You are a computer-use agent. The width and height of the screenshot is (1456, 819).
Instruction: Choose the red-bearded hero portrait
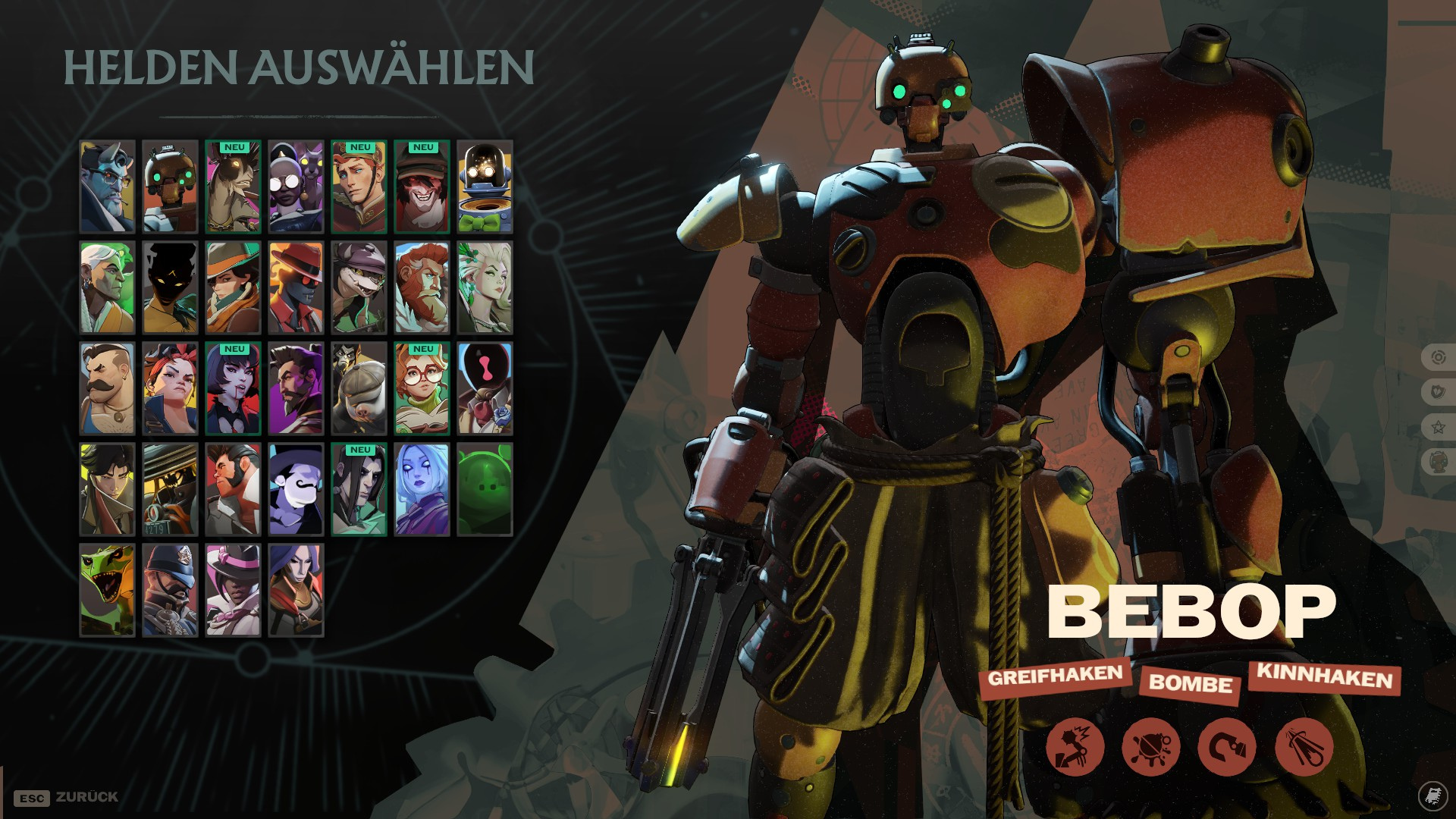pyautogui.click(x=422, y=287)
